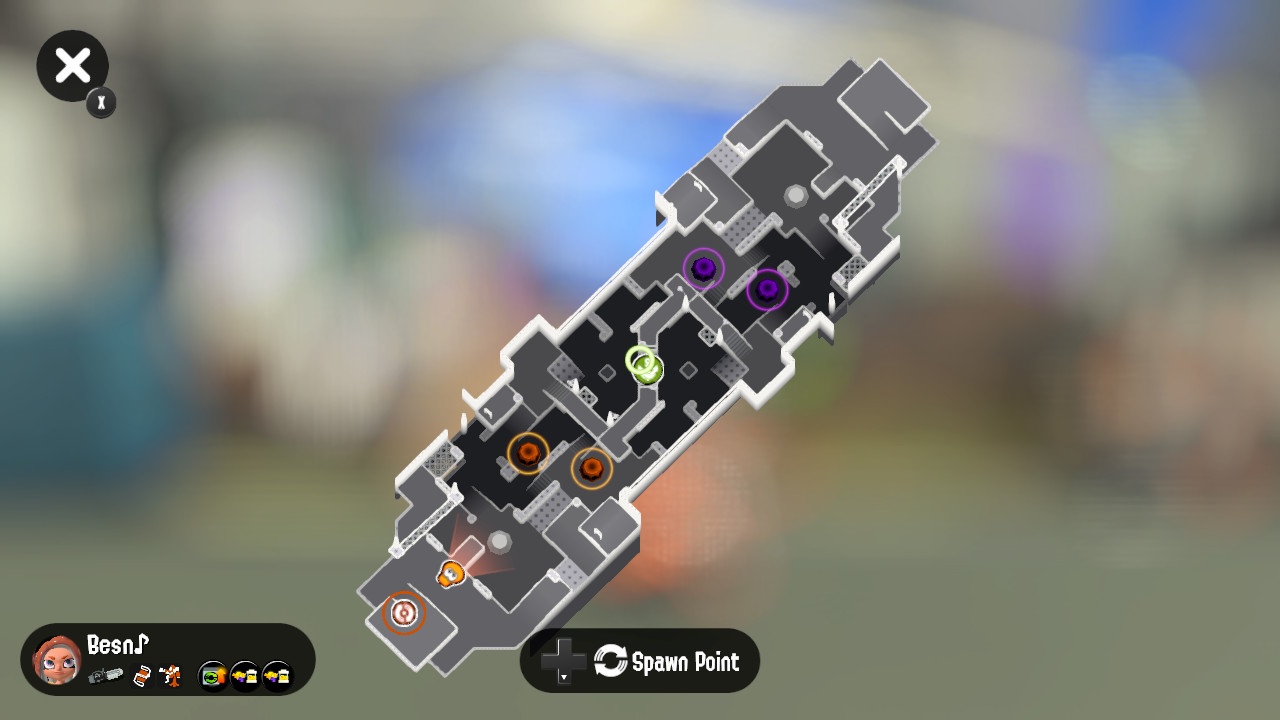1280x720 pixels.
Task: Click the lower purple enemy marker
Action: [x=766, y=292]
